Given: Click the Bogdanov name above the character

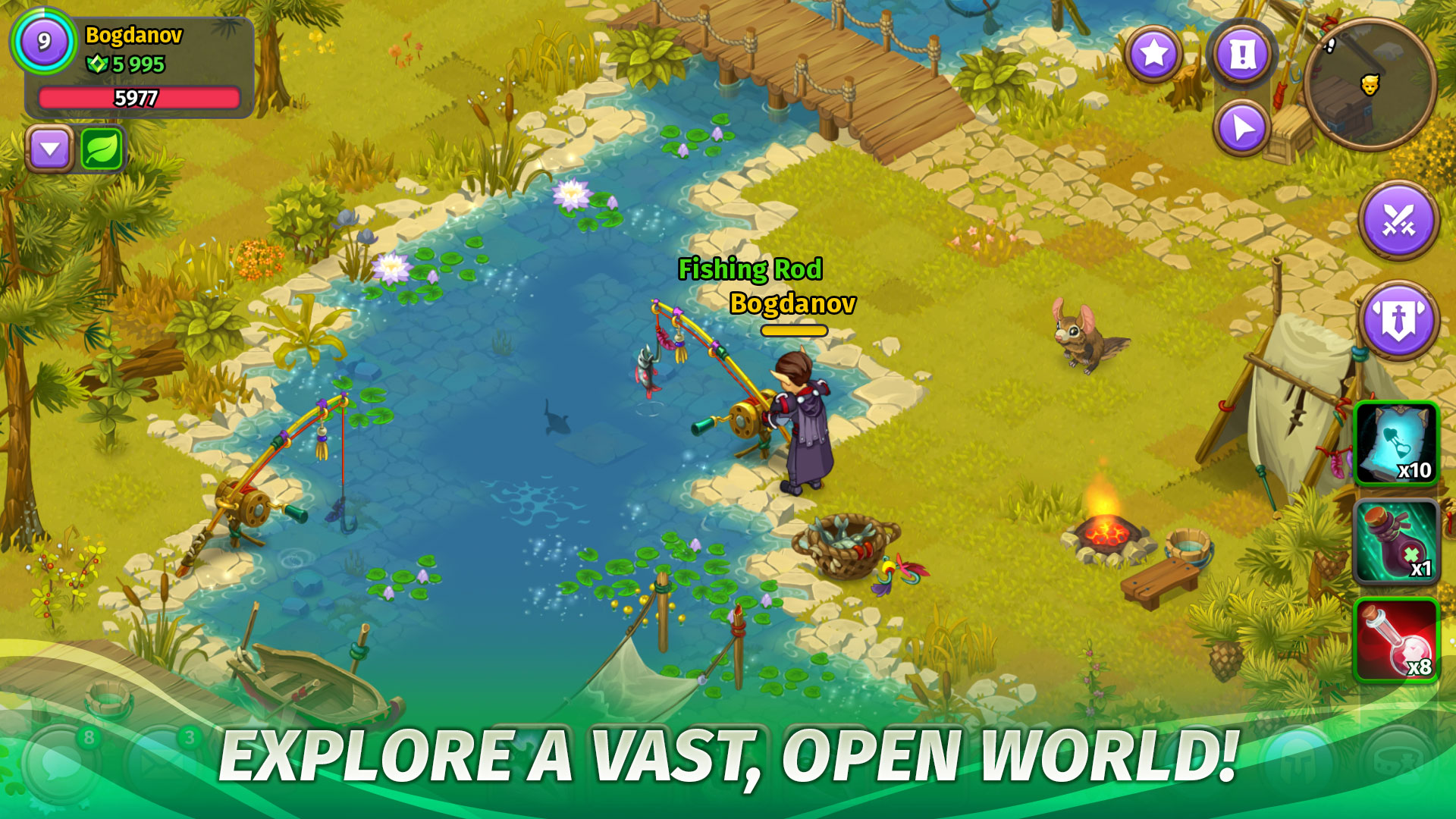Looking at the screenshot, I should 793,304.
